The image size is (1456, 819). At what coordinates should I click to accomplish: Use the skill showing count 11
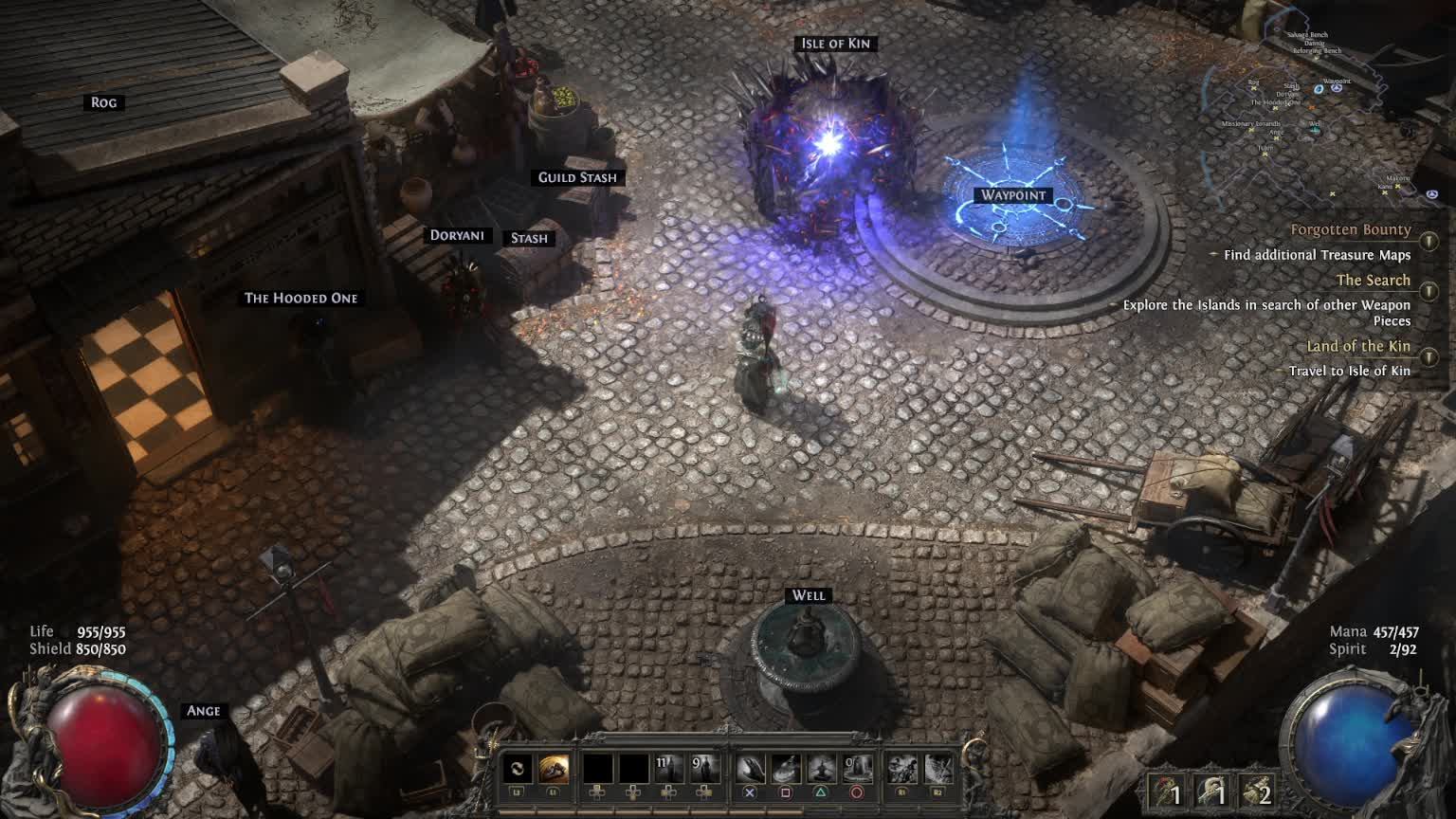pyautogui.click(x=668, y=769)
